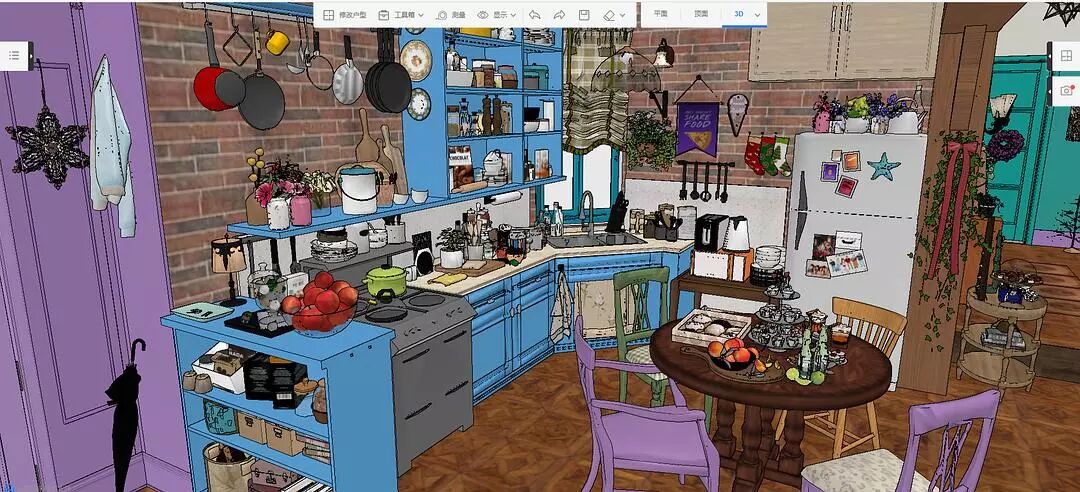Image resolution: width=1080 pixels, height=492 pixels.
Task: Redo the undone action
Action: (559, 15)
